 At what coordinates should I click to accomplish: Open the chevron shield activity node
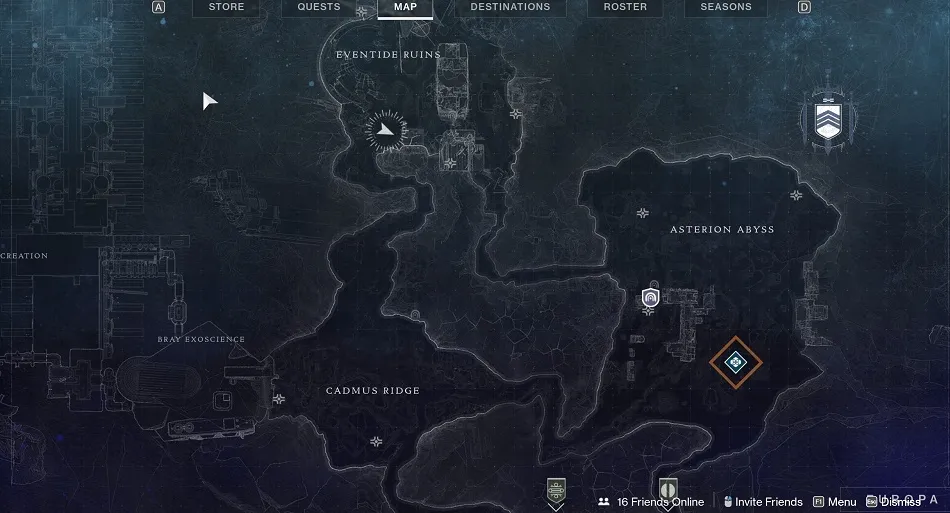pos(826,122)
